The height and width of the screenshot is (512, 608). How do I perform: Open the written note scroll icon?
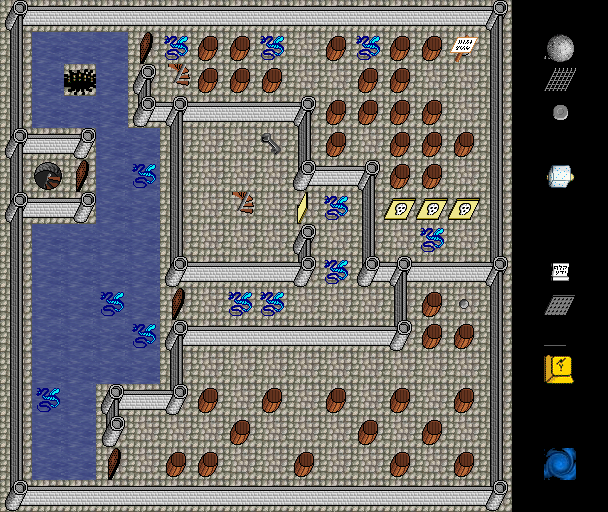tap(560, 271)
